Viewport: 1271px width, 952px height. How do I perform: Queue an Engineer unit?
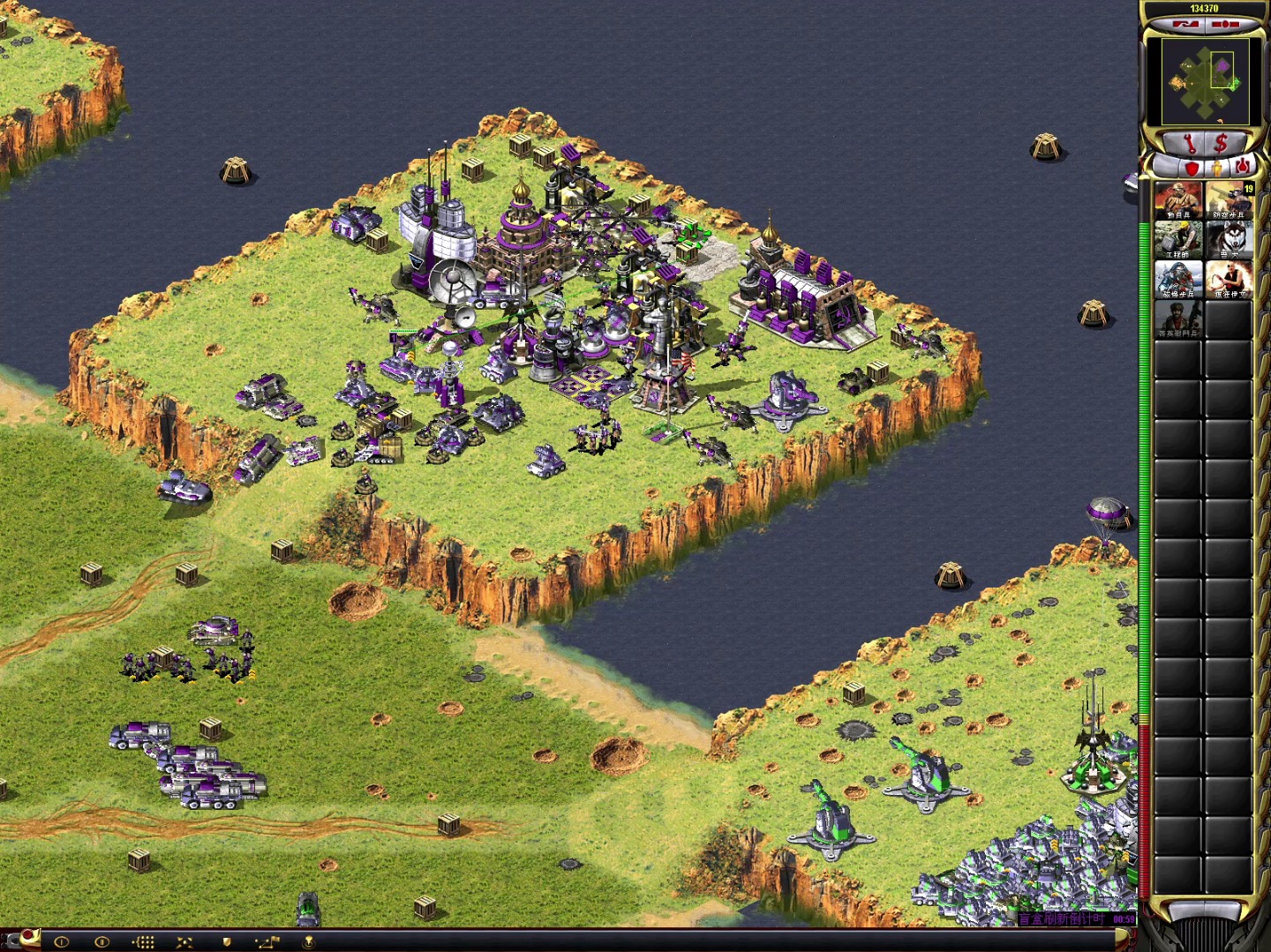coord(1178,240)
